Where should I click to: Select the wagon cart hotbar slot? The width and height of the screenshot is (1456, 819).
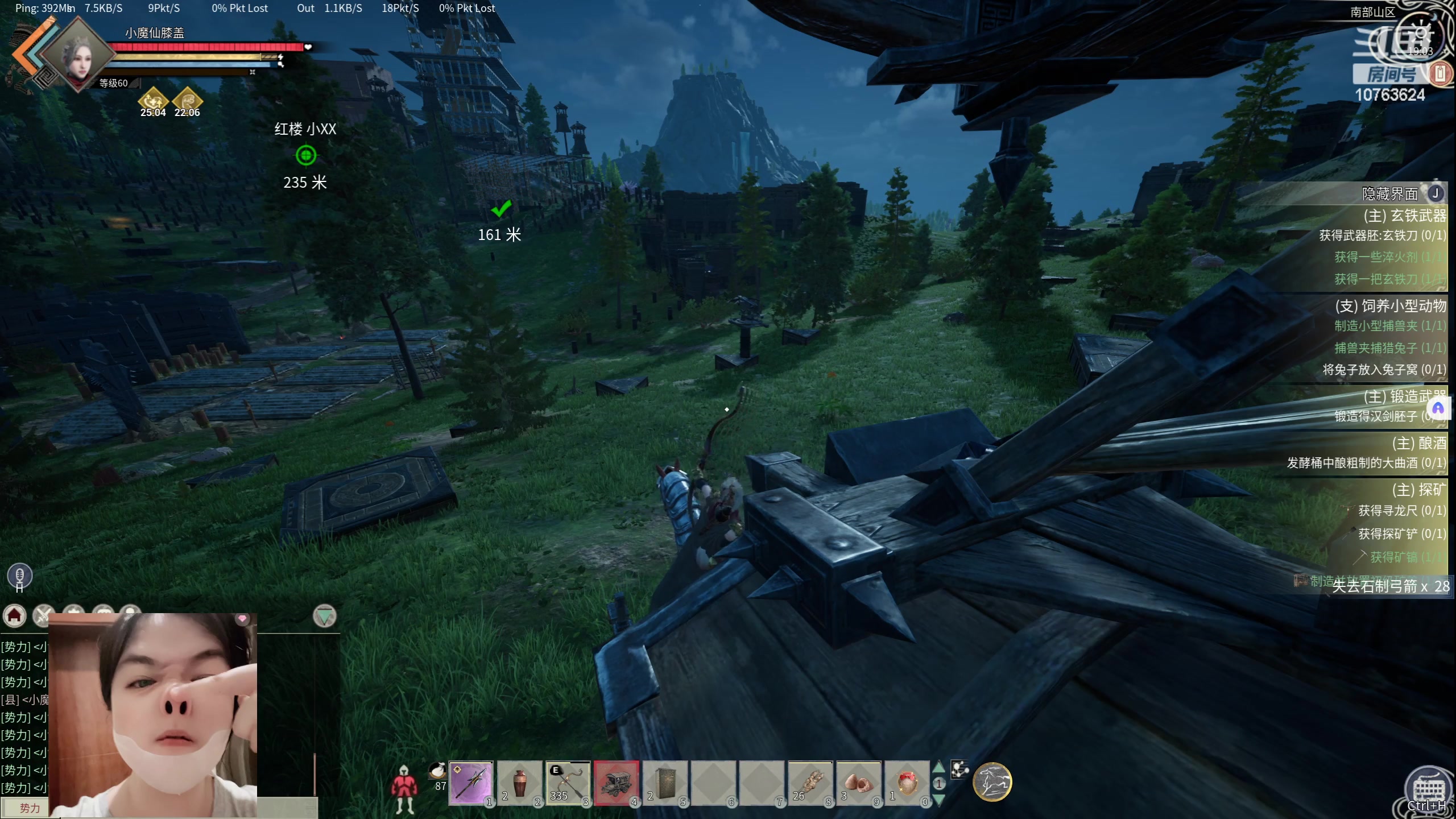coord(617,783)
